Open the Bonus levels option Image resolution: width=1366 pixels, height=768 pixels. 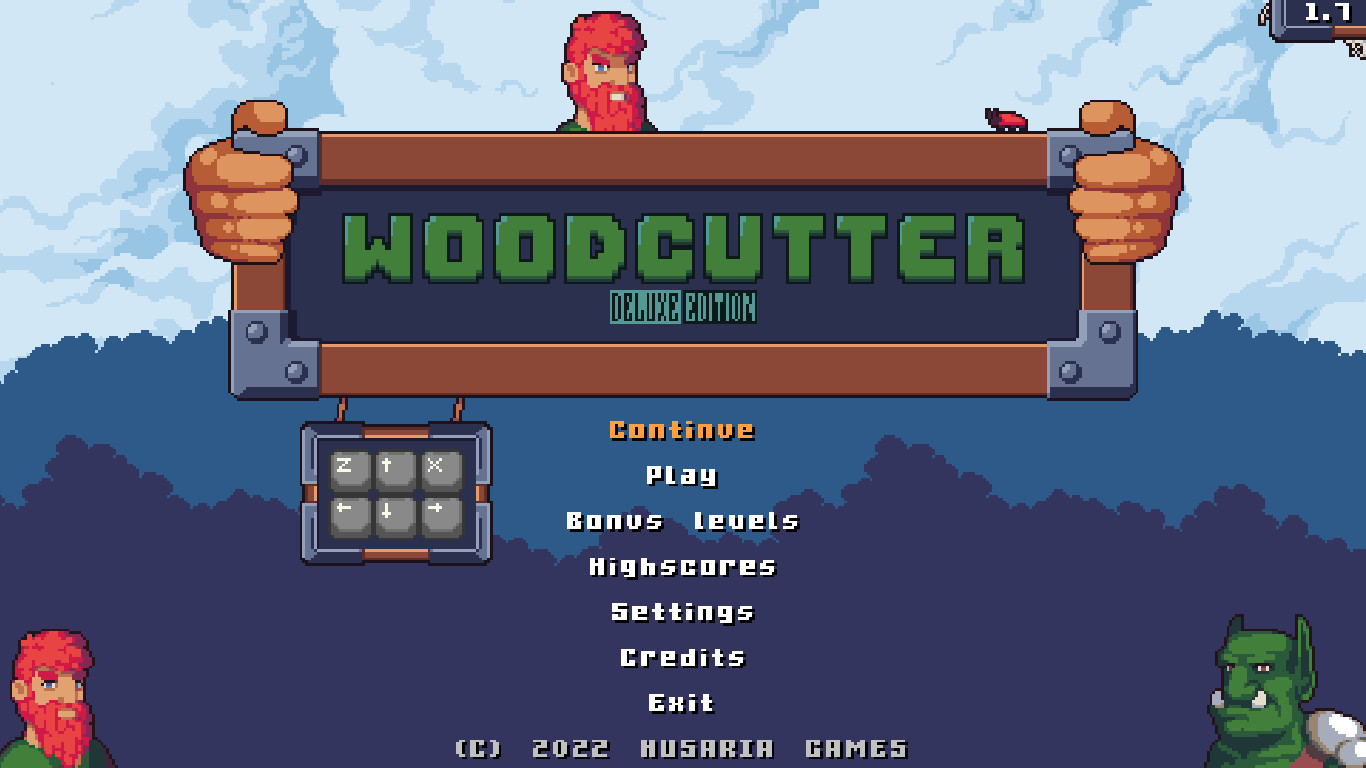[x=683, y=520]
